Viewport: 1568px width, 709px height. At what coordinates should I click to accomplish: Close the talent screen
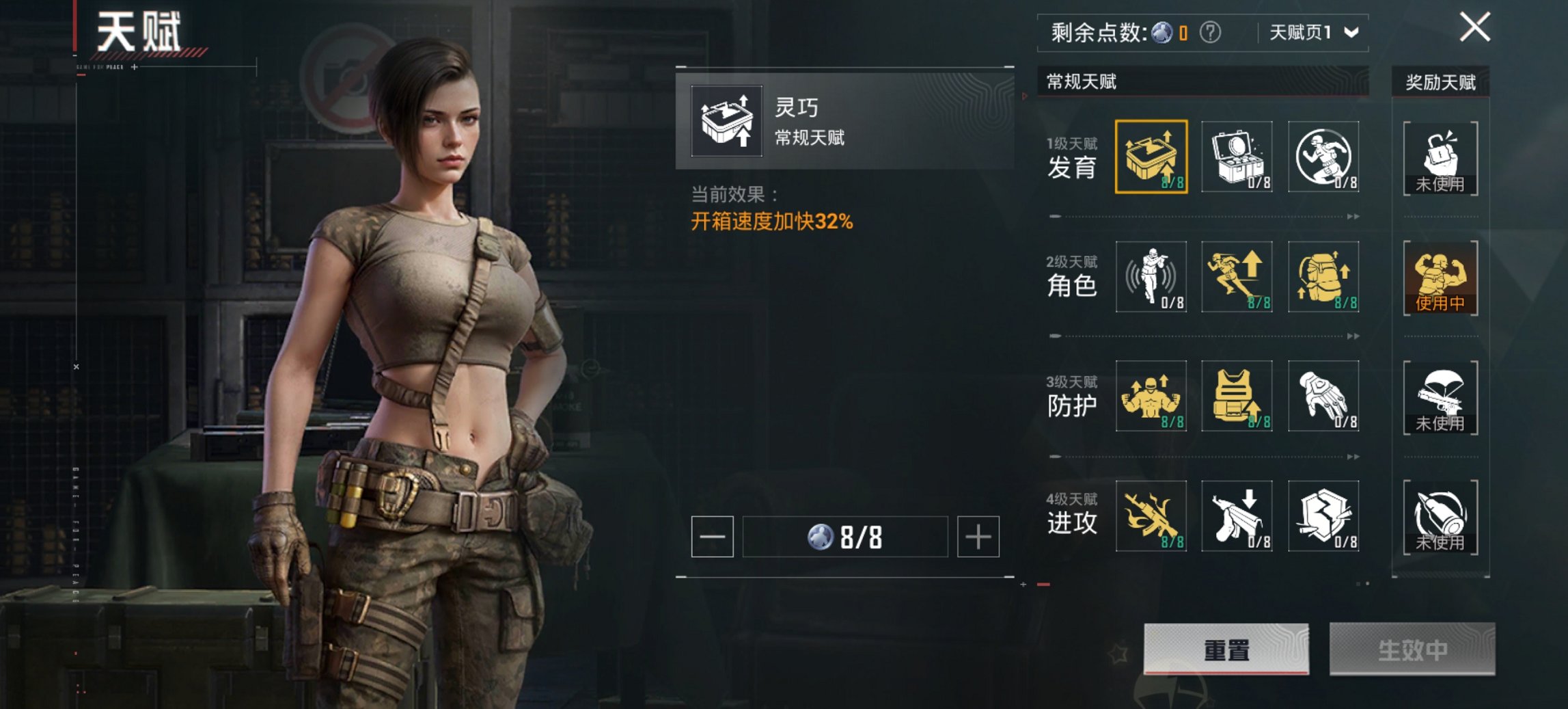click(1474, 28)
